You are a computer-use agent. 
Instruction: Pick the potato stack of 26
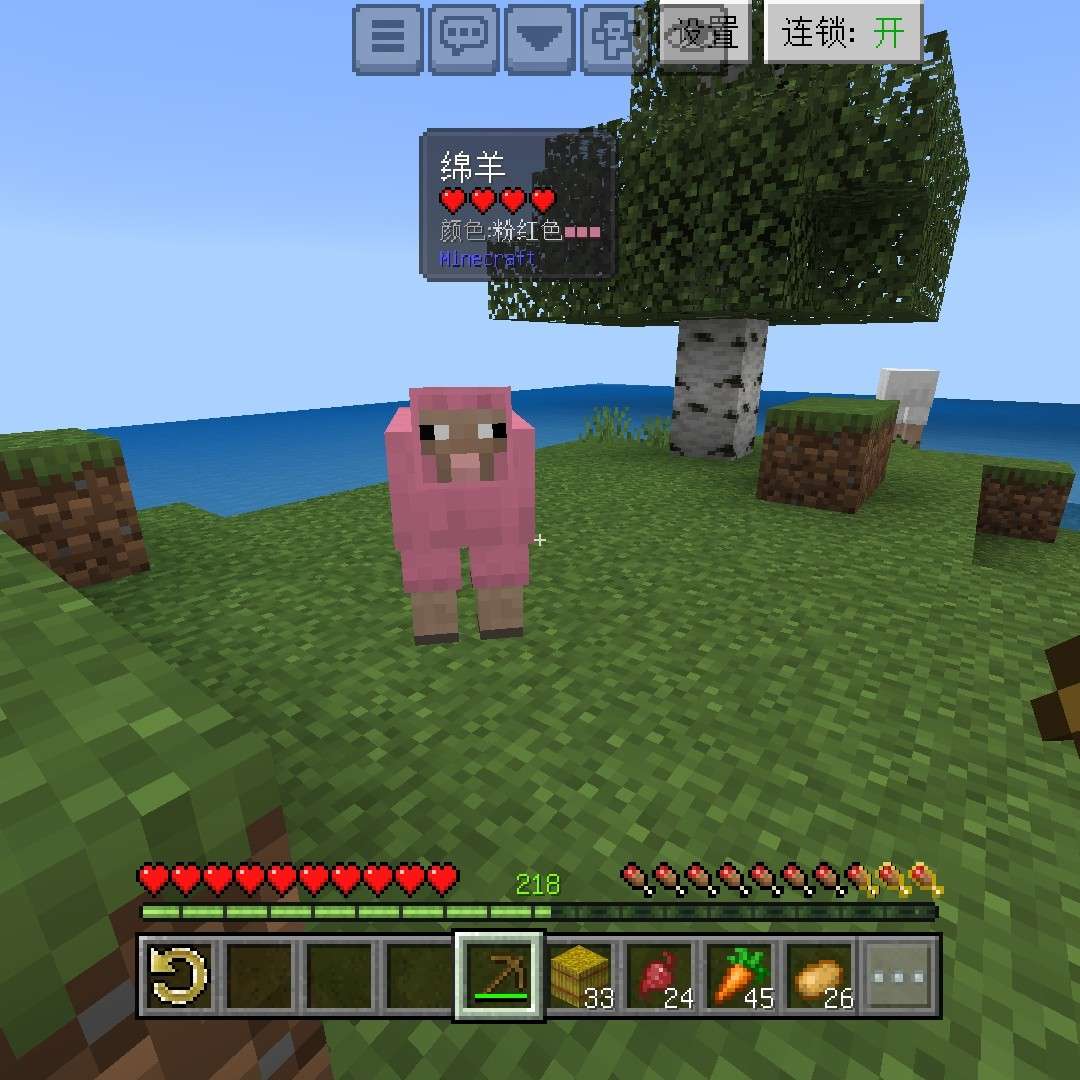821,976
